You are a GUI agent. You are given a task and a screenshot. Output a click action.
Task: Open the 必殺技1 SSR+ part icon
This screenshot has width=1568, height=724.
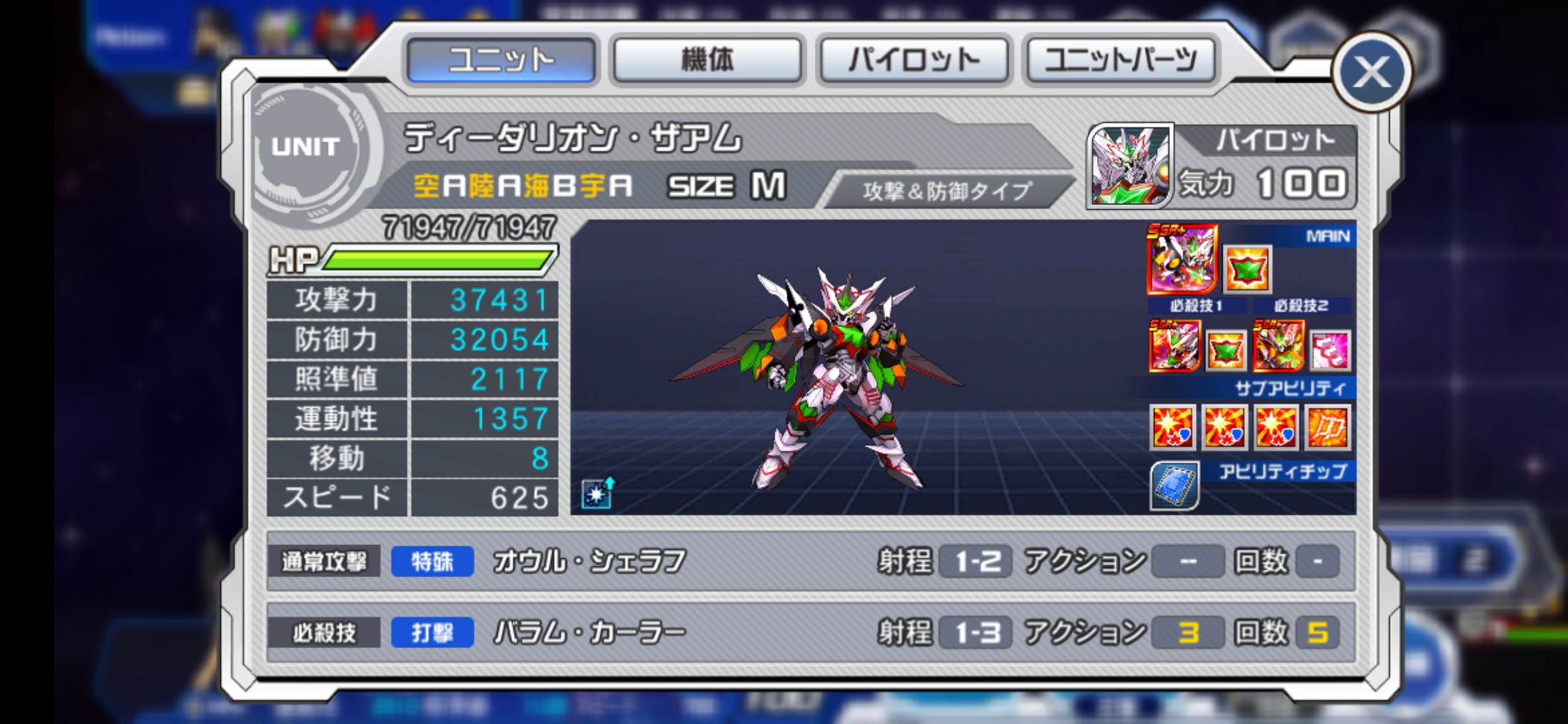[1174, 346]
